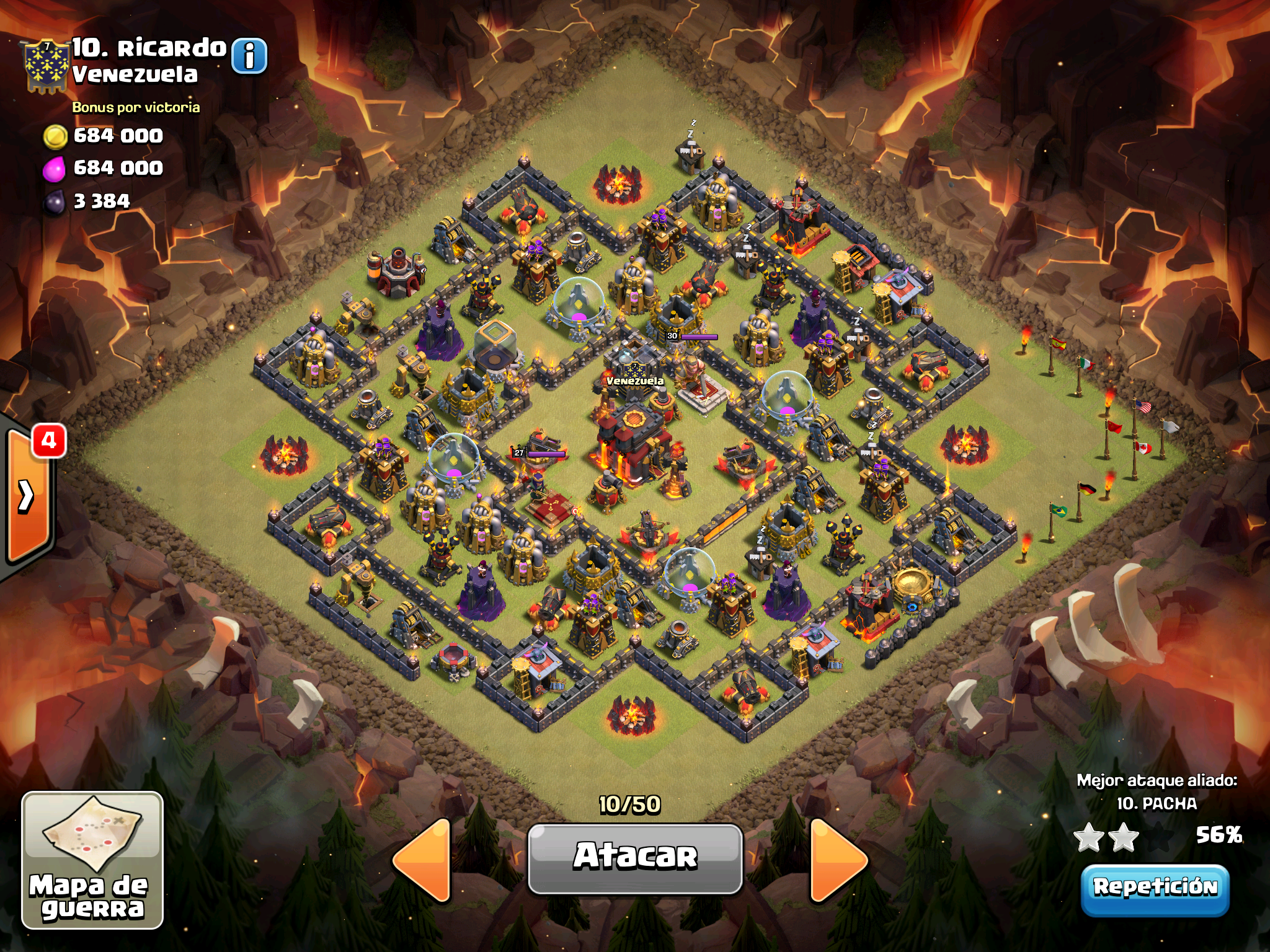The image size is (1270, 952).
Task: Go to the next enemy base
Action: click(837, 860)
